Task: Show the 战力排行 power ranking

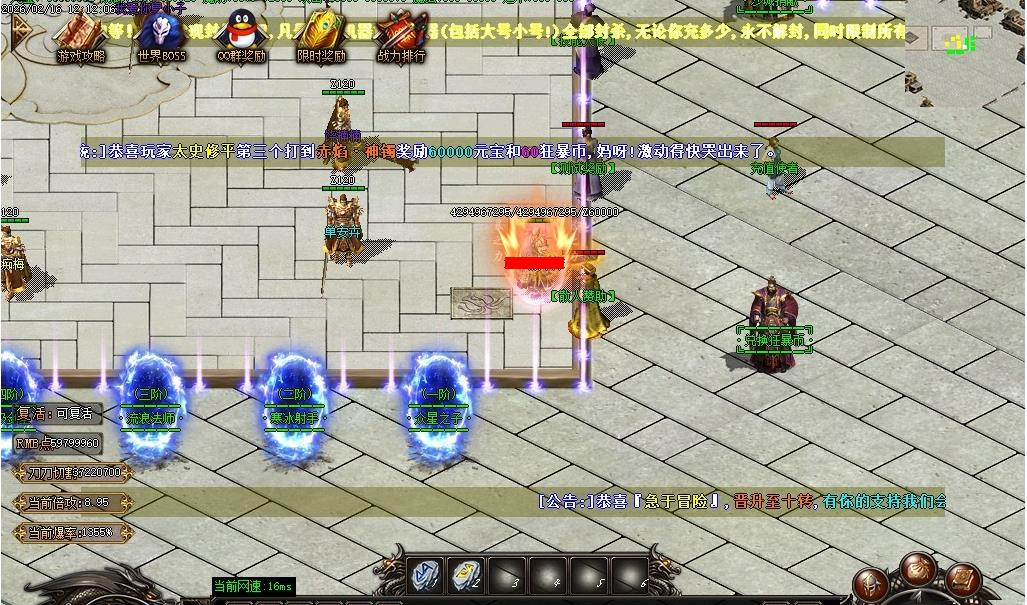Action: 400,36
